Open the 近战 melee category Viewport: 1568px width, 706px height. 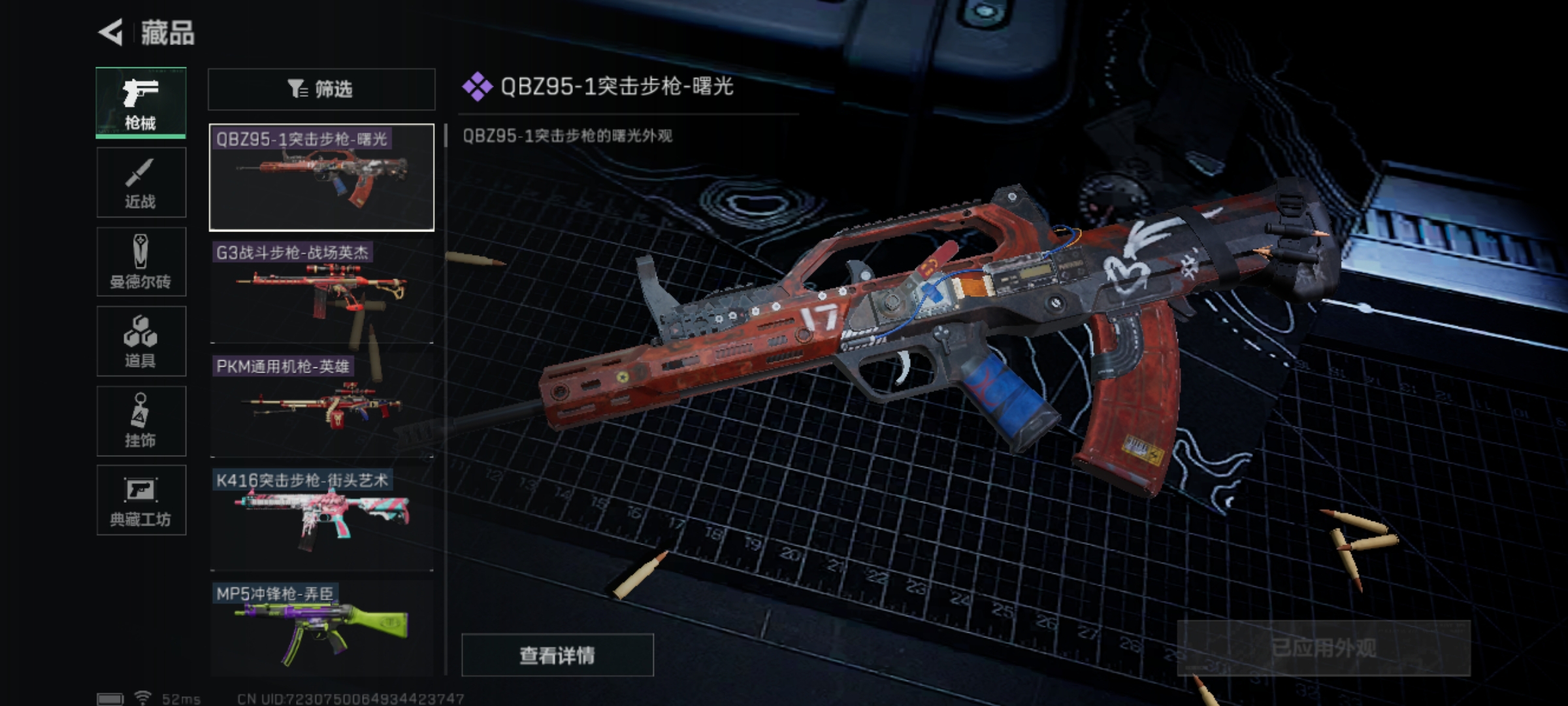coord(141,182)
